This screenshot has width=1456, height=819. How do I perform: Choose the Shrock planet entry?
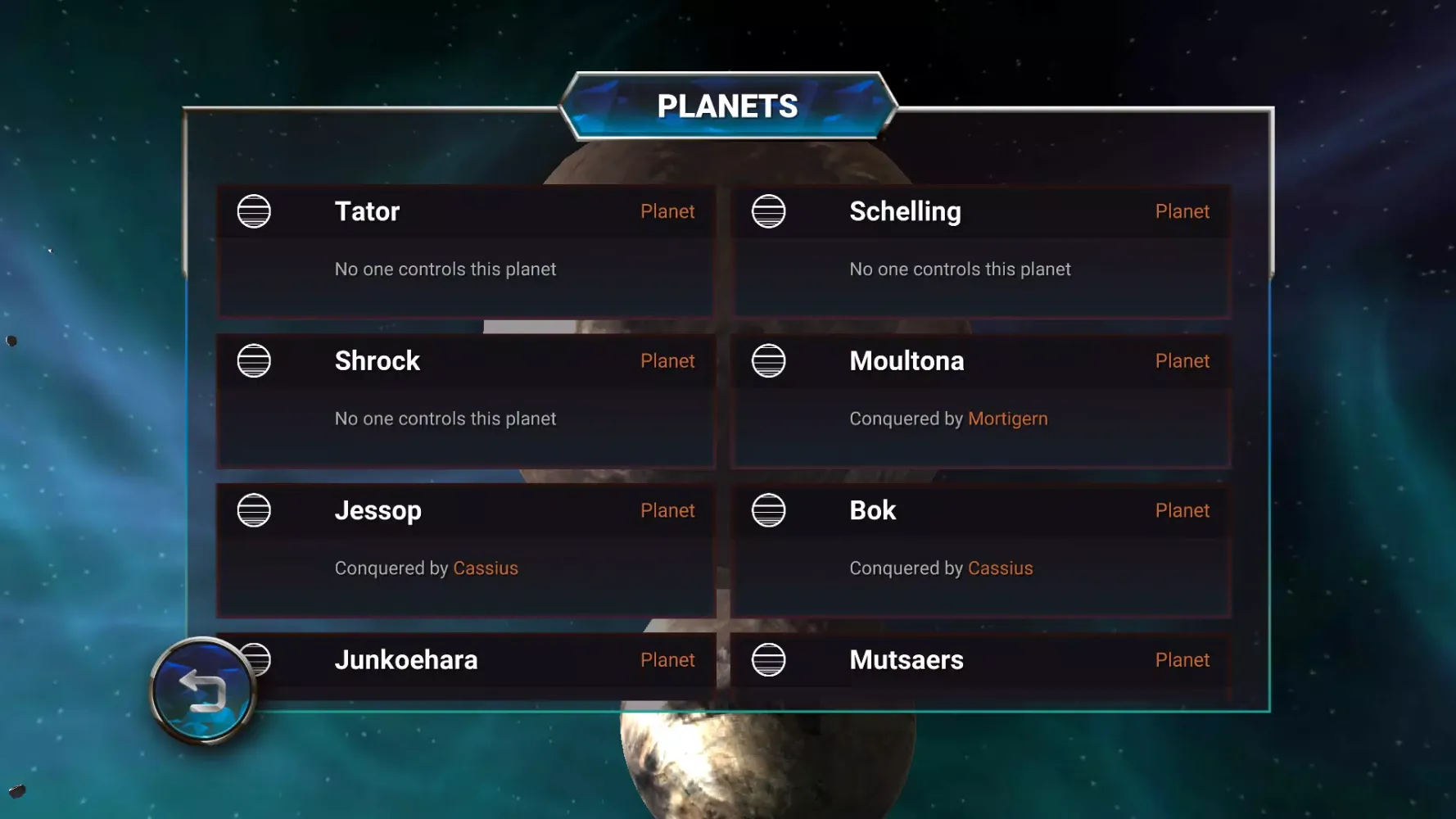(x=465, y=400)
